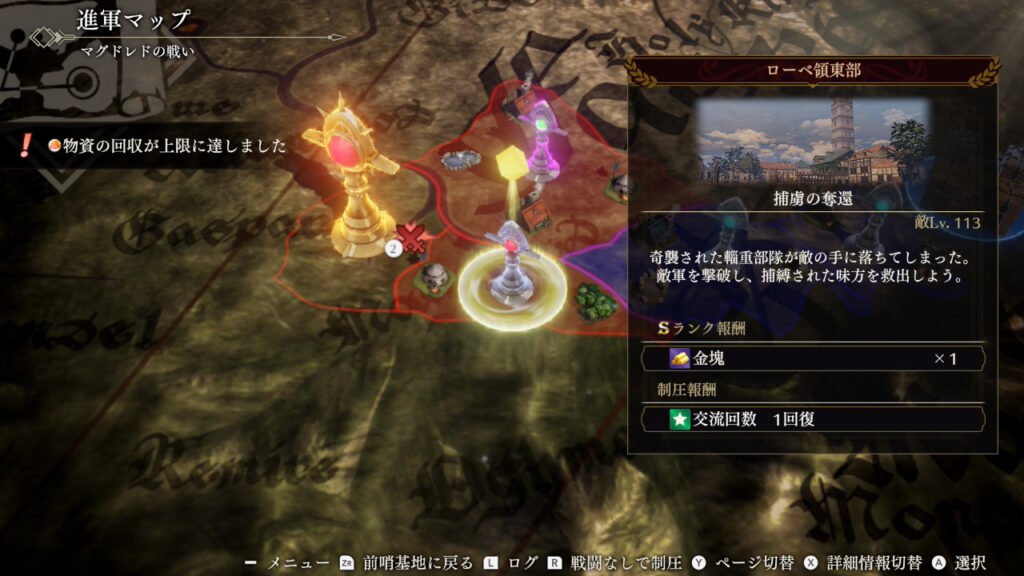Select the 交流回数 1回復 reward row

pos(812,419)
